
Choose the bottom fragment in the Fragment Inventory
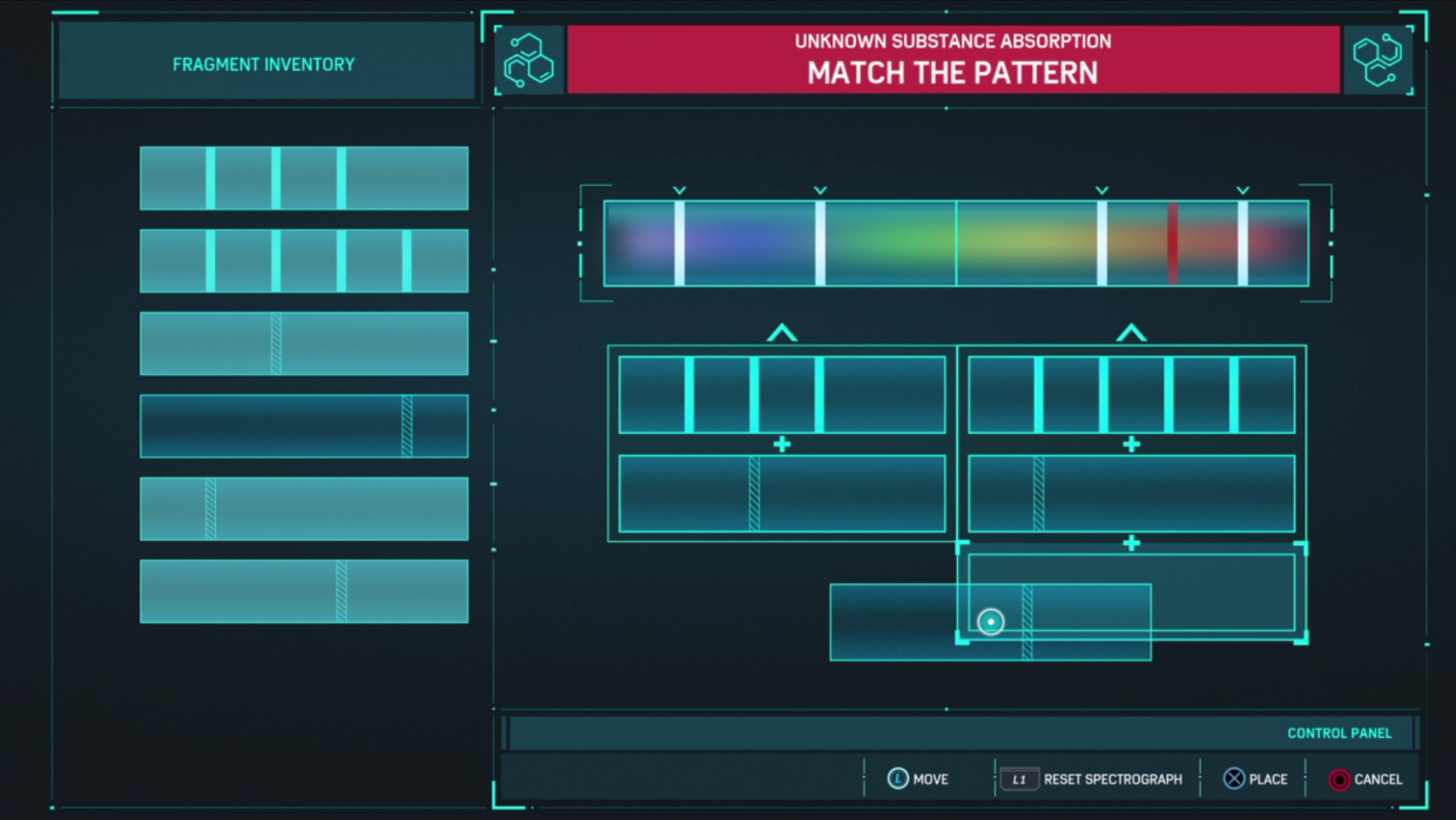(304, 591)
